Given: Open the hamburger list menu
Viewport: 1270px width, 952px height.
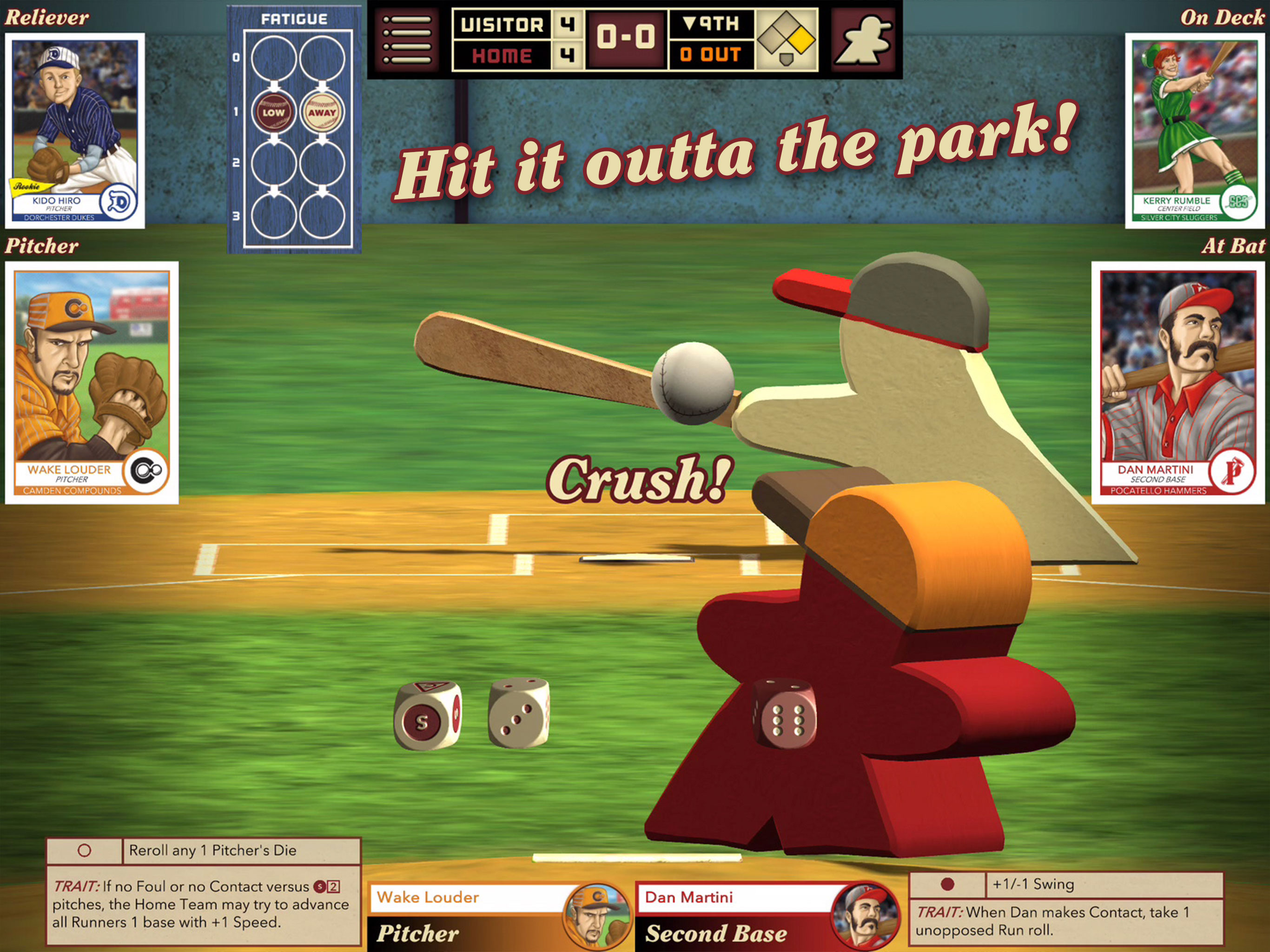Looking at the screenshot, I should click(407, 40).
